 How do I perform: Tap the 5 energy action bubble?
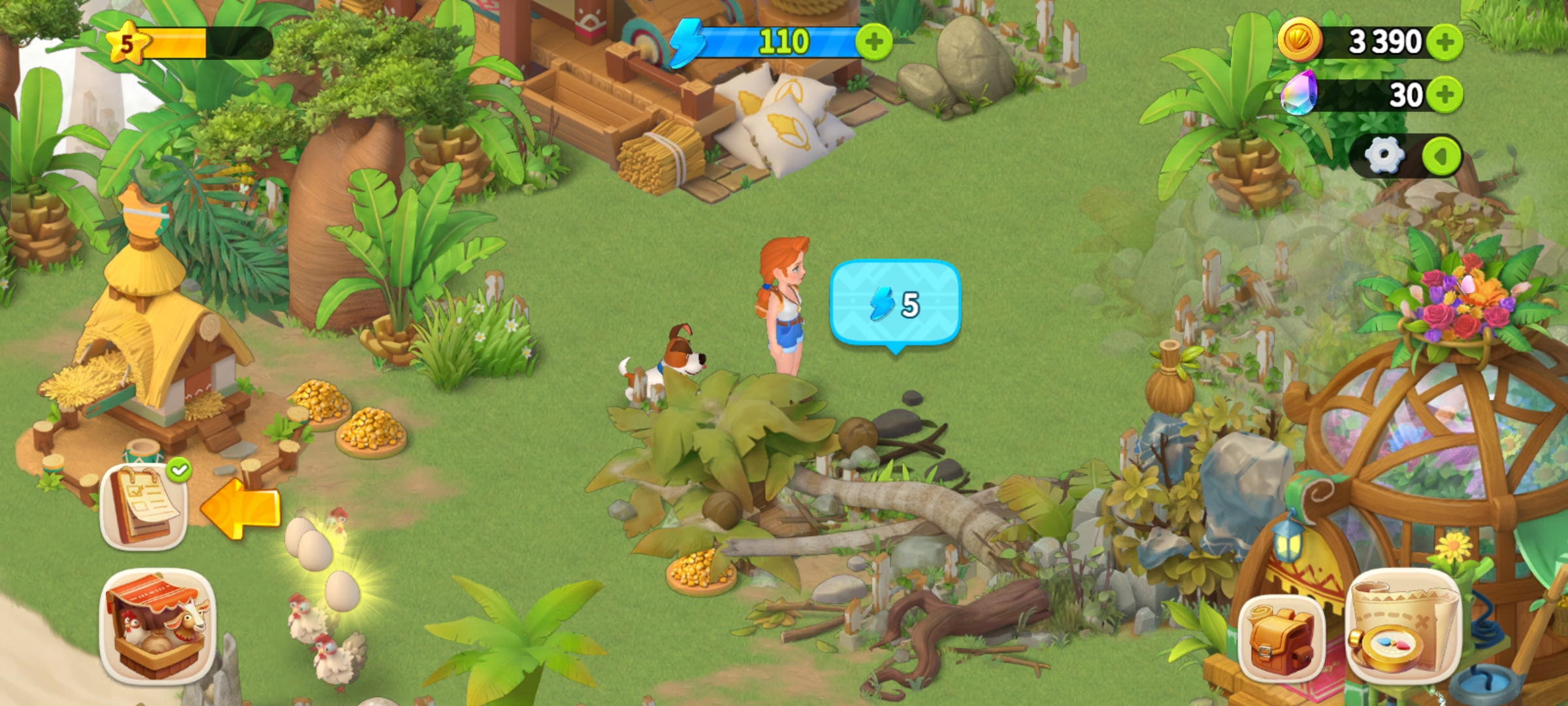[x=895, y=303]
